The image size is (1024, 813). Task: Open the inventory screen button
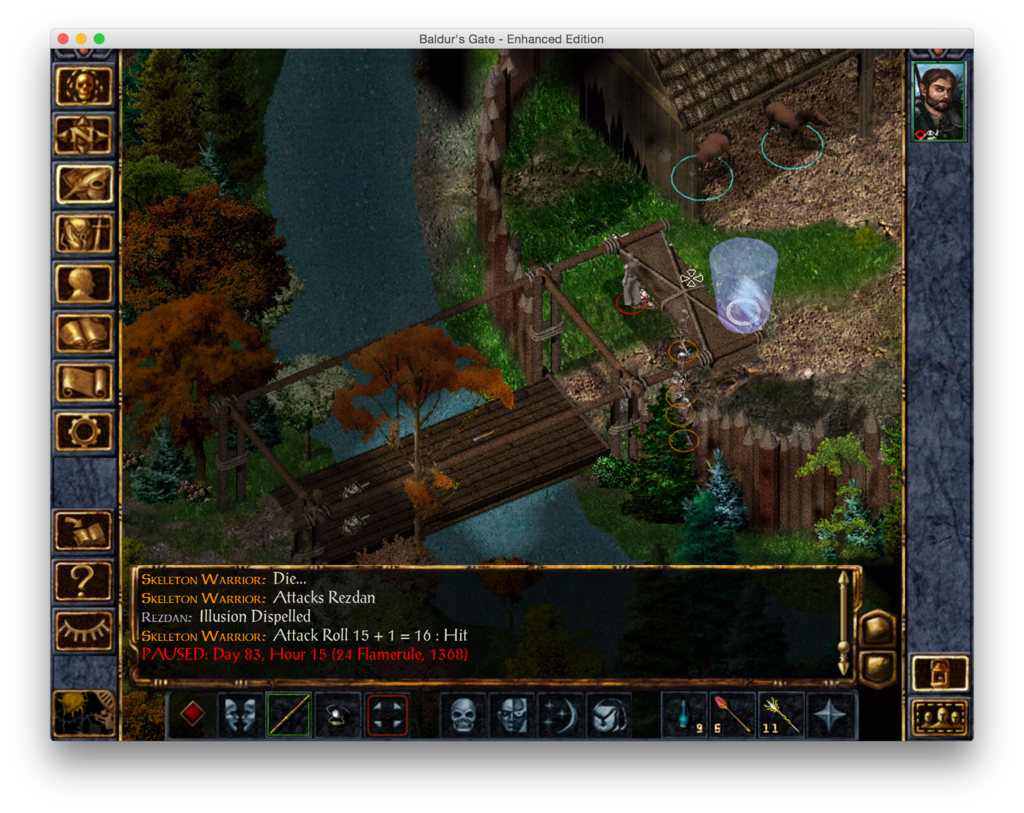click(84, 234)
